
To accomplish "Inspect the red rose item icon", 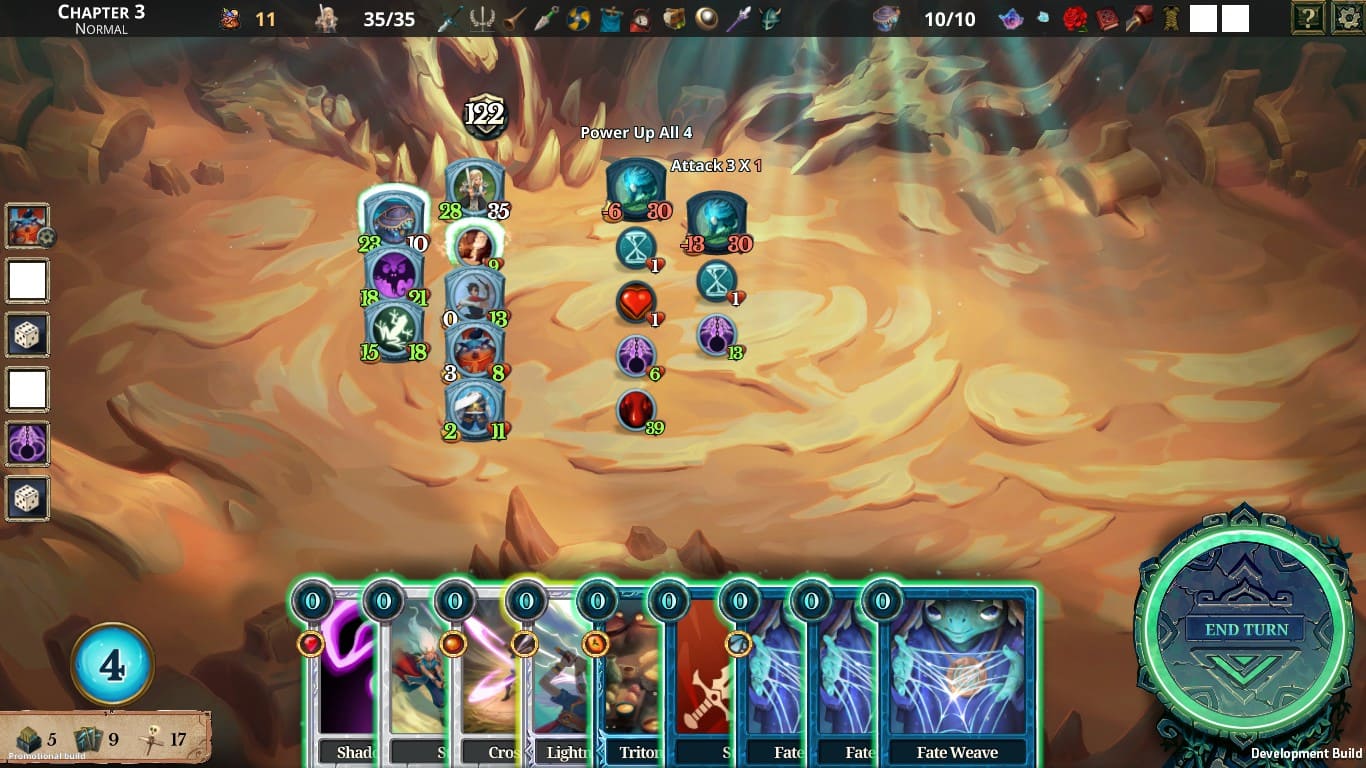I will [x=1074, y=18].
